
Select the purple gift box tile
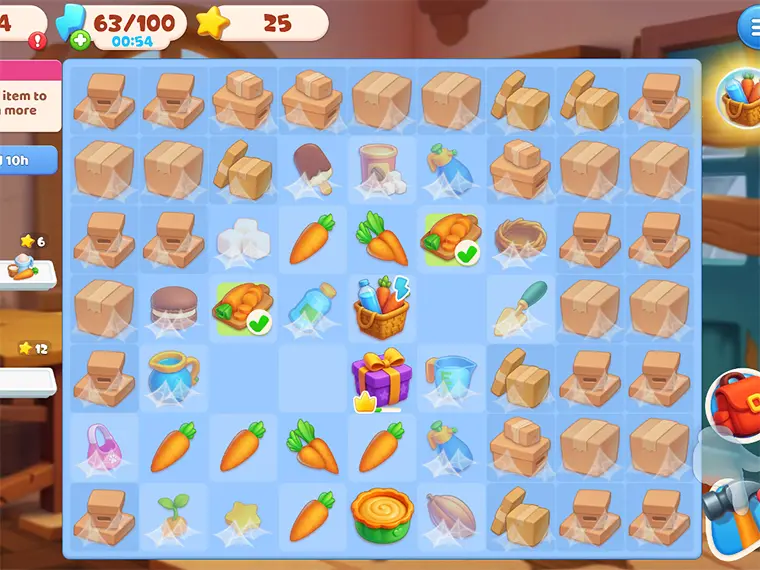(381, 377)
